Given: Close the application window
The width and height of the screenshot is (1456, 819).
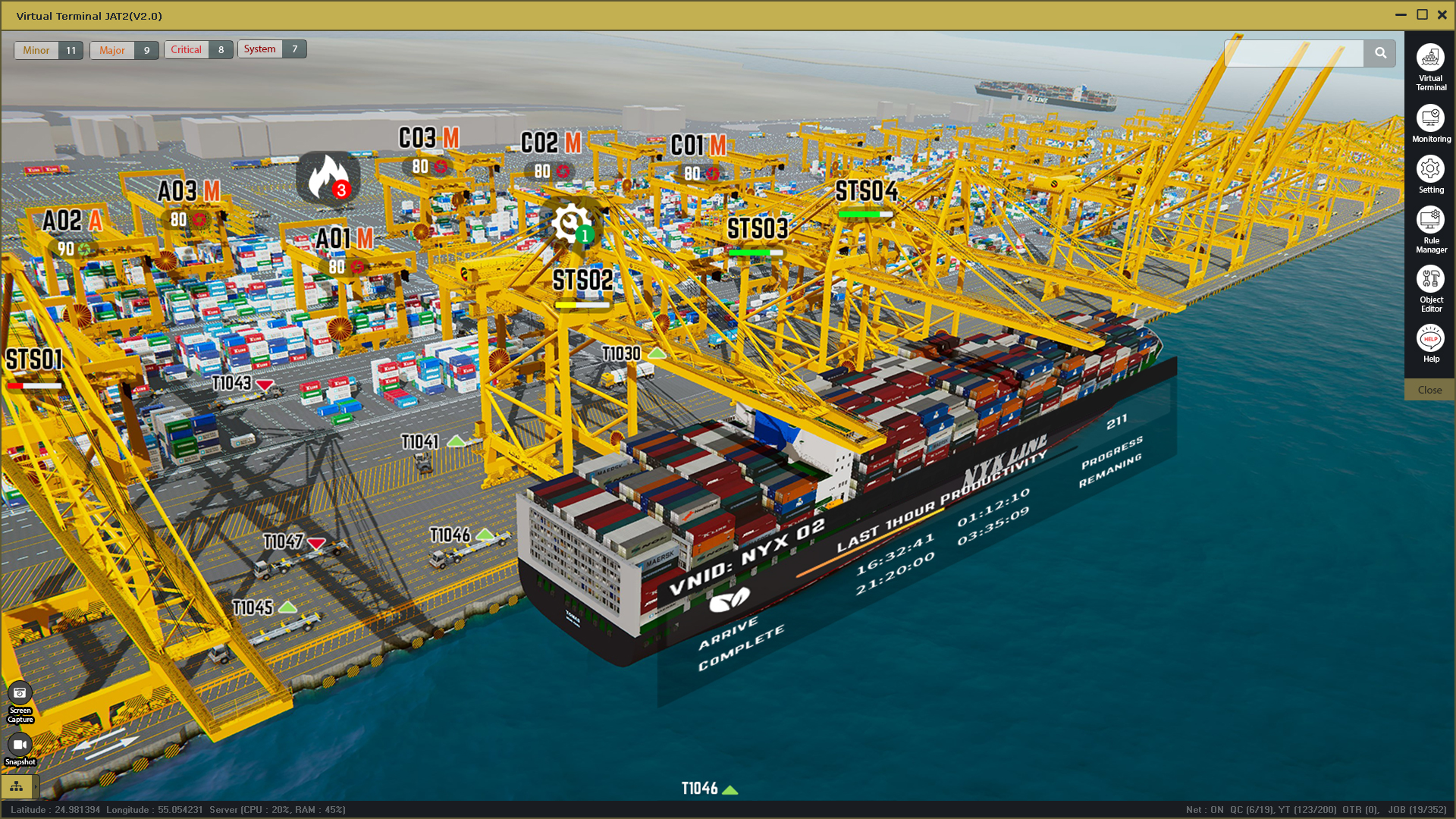Looking at the screenshot, I should click(x=1442, y=15).
